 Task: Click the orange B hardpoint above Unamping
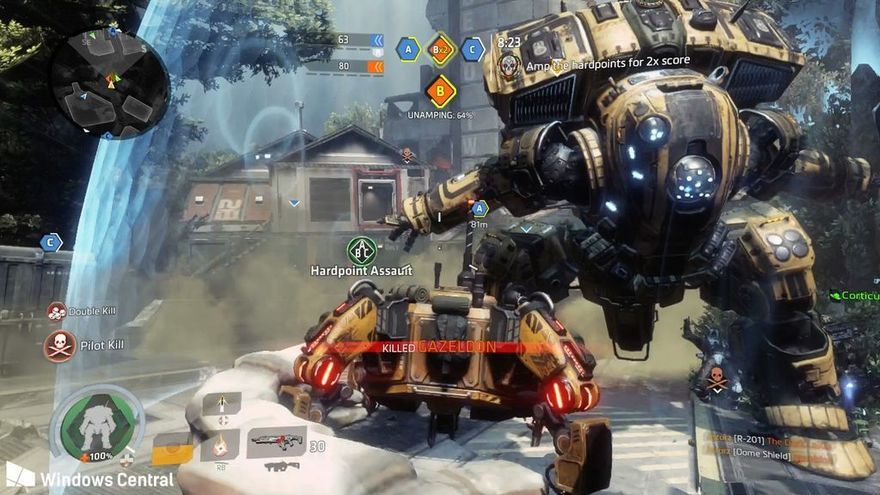click(x=440, y=91)
